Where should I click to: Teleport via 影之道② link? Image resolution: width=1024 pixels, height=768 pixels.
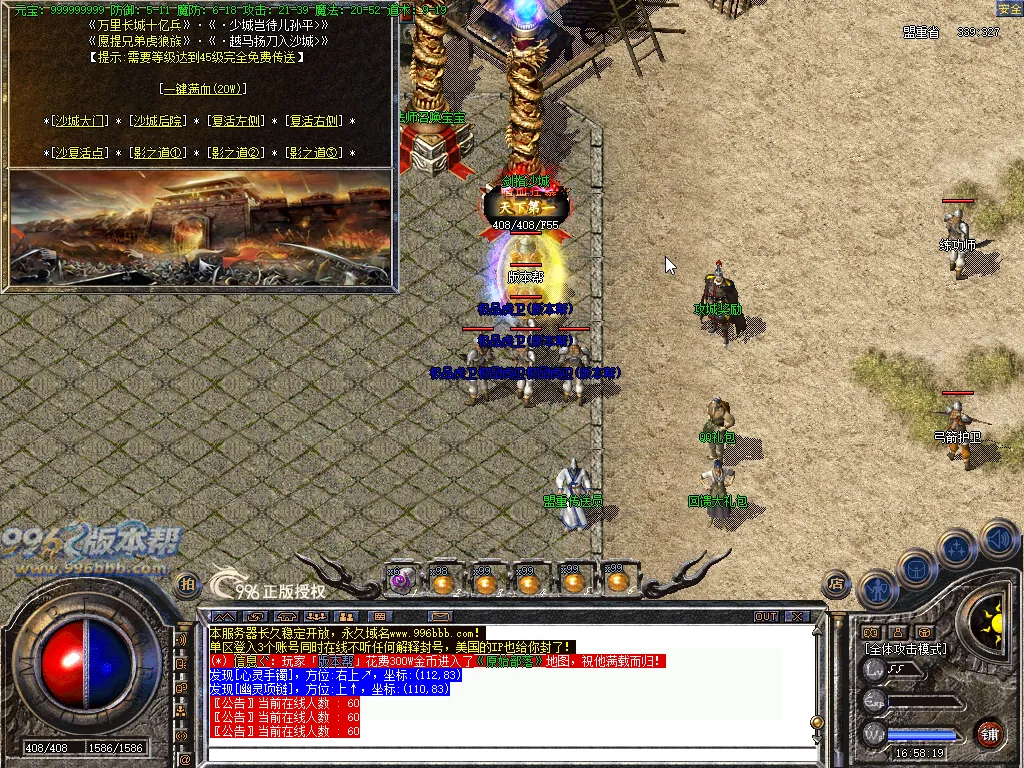237,153
